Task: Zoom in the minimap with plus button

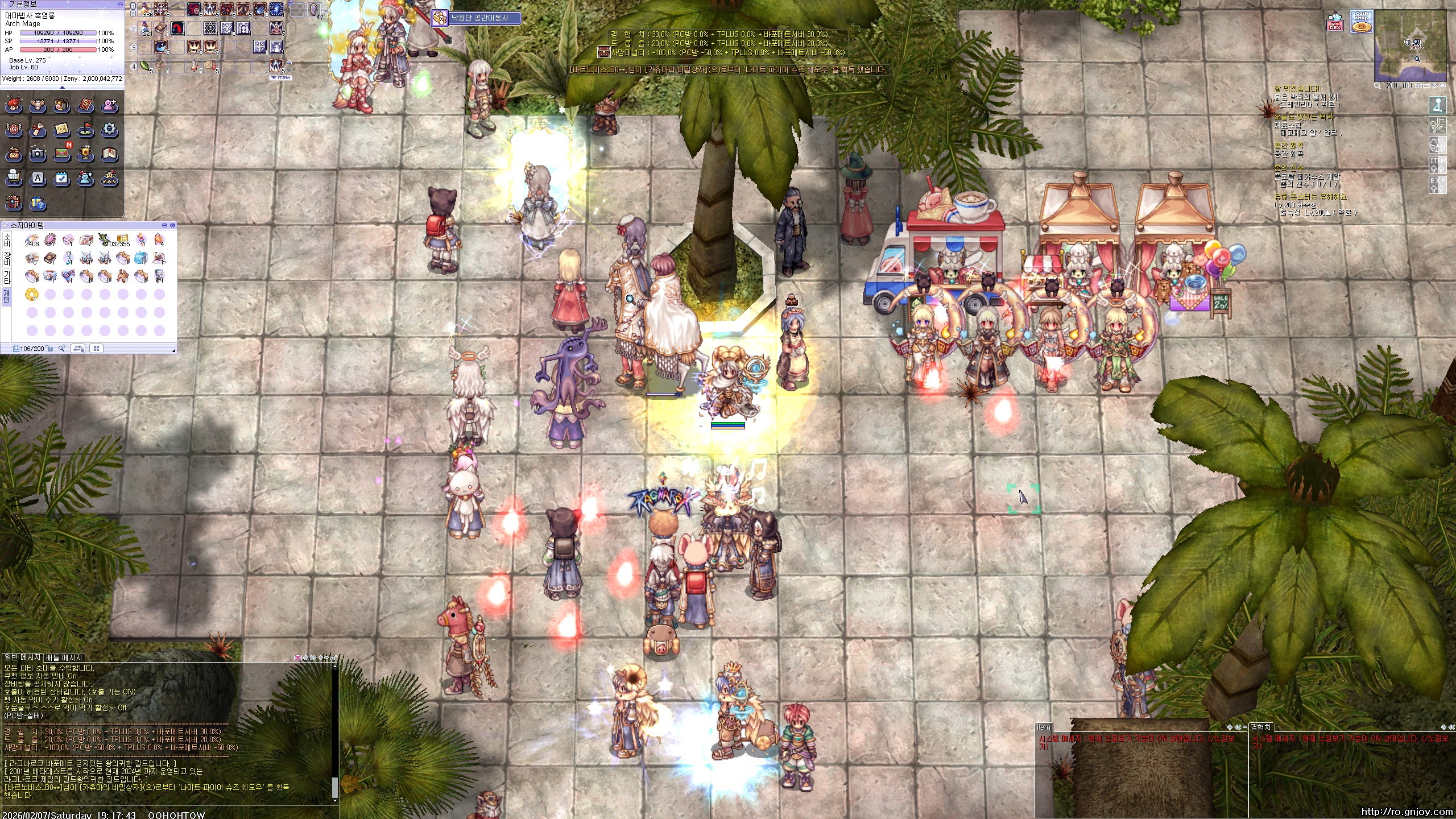Action: [x=1420, y=86]
